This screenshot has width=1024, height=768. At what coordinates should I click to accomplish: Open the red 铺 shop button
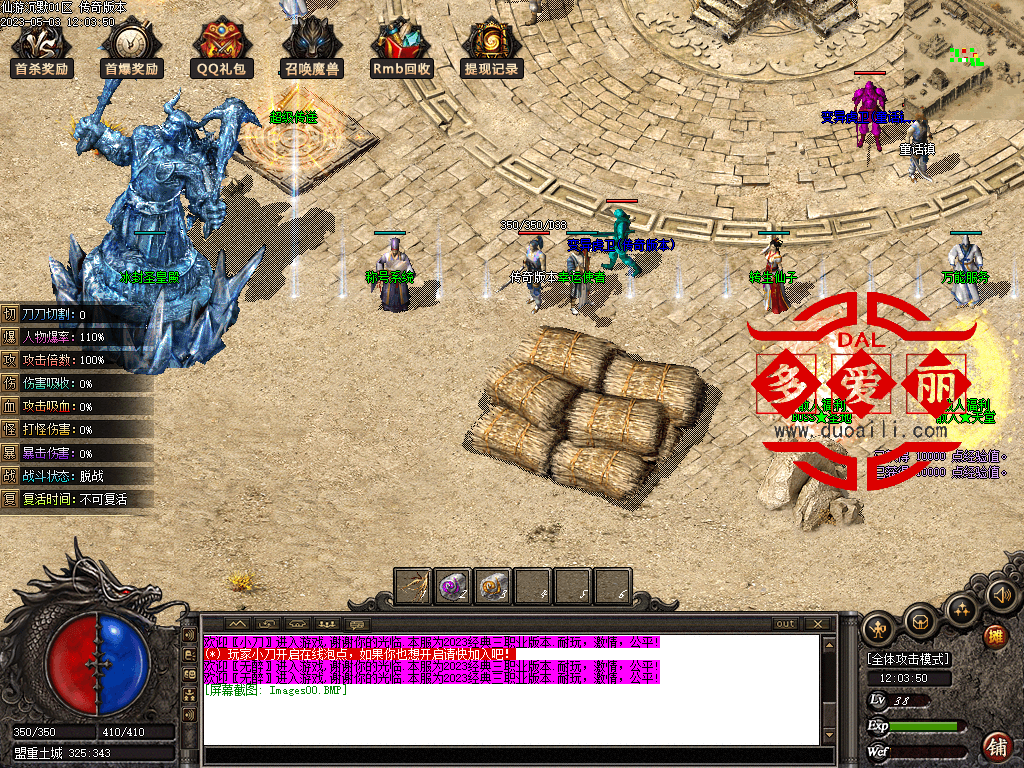pos(997,745)
